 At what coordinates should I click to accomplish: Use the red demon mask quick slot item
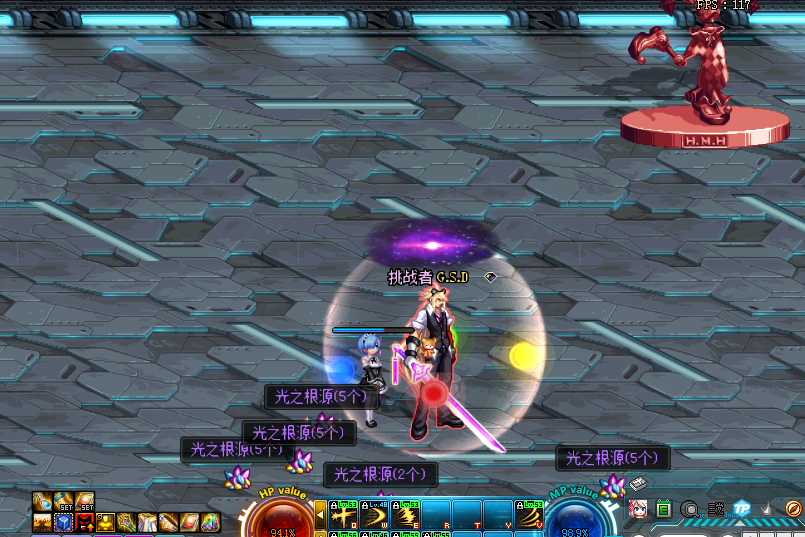(x=86, y=522)
